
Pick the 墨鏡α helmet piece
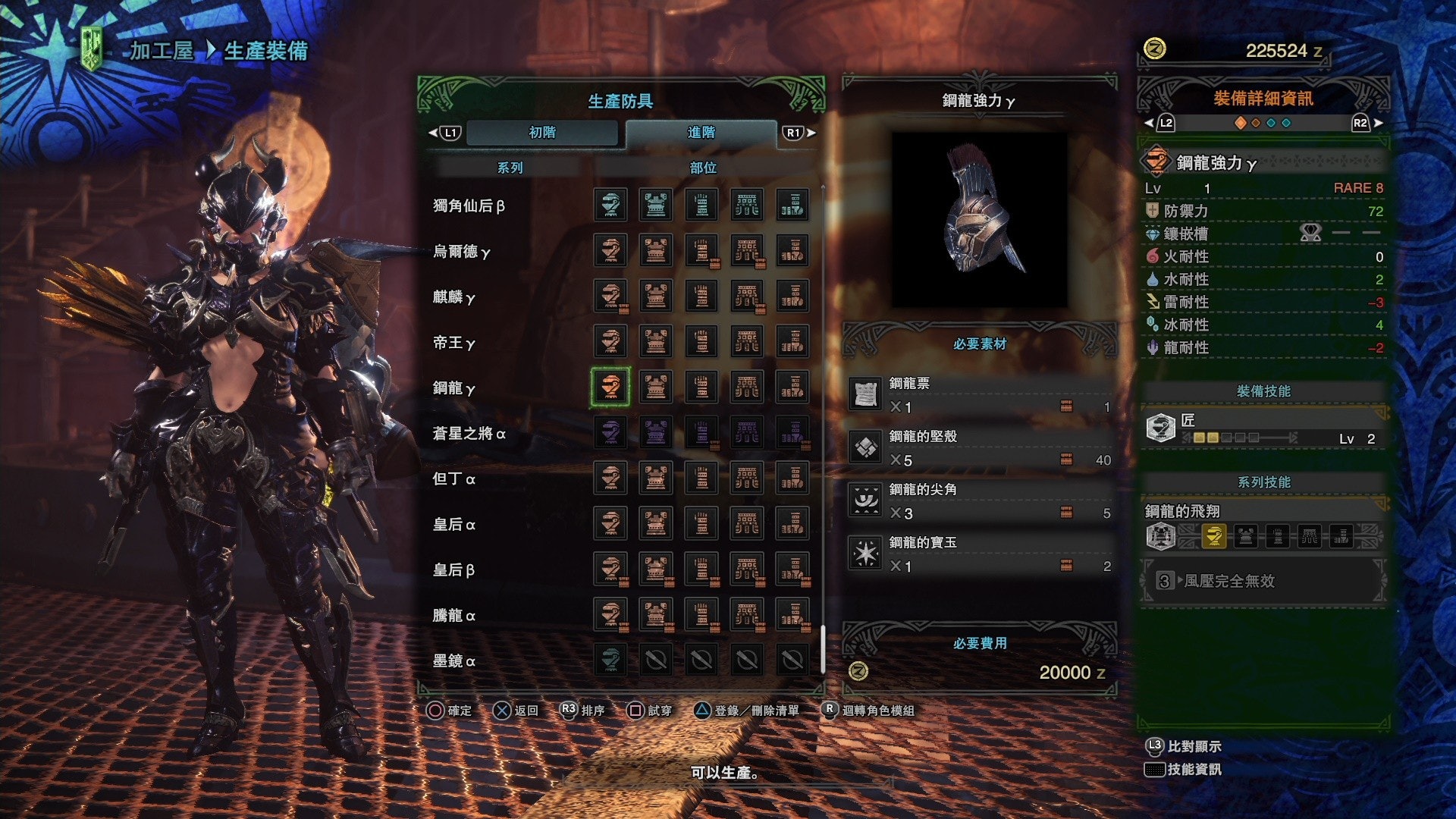point(610,660)
